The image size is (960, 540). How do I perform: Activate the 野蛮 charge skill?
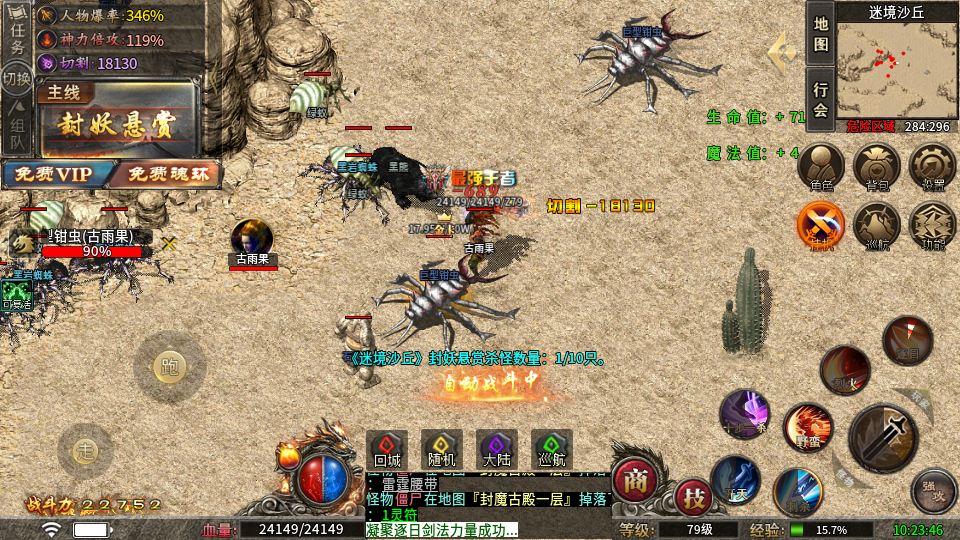point(806,427)
